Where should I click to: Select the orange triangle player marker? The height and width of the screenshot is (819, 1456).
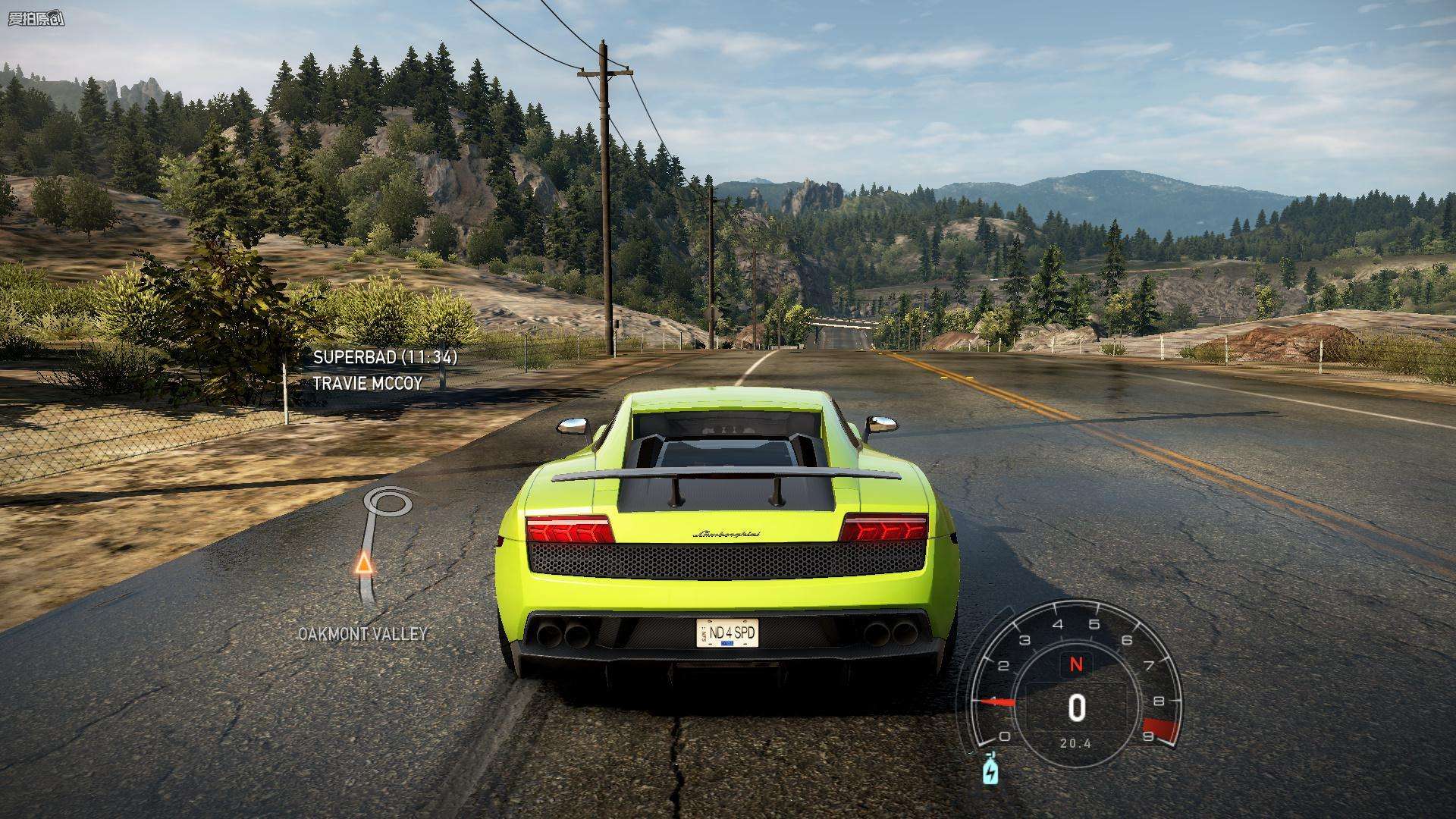coord(364,563)
